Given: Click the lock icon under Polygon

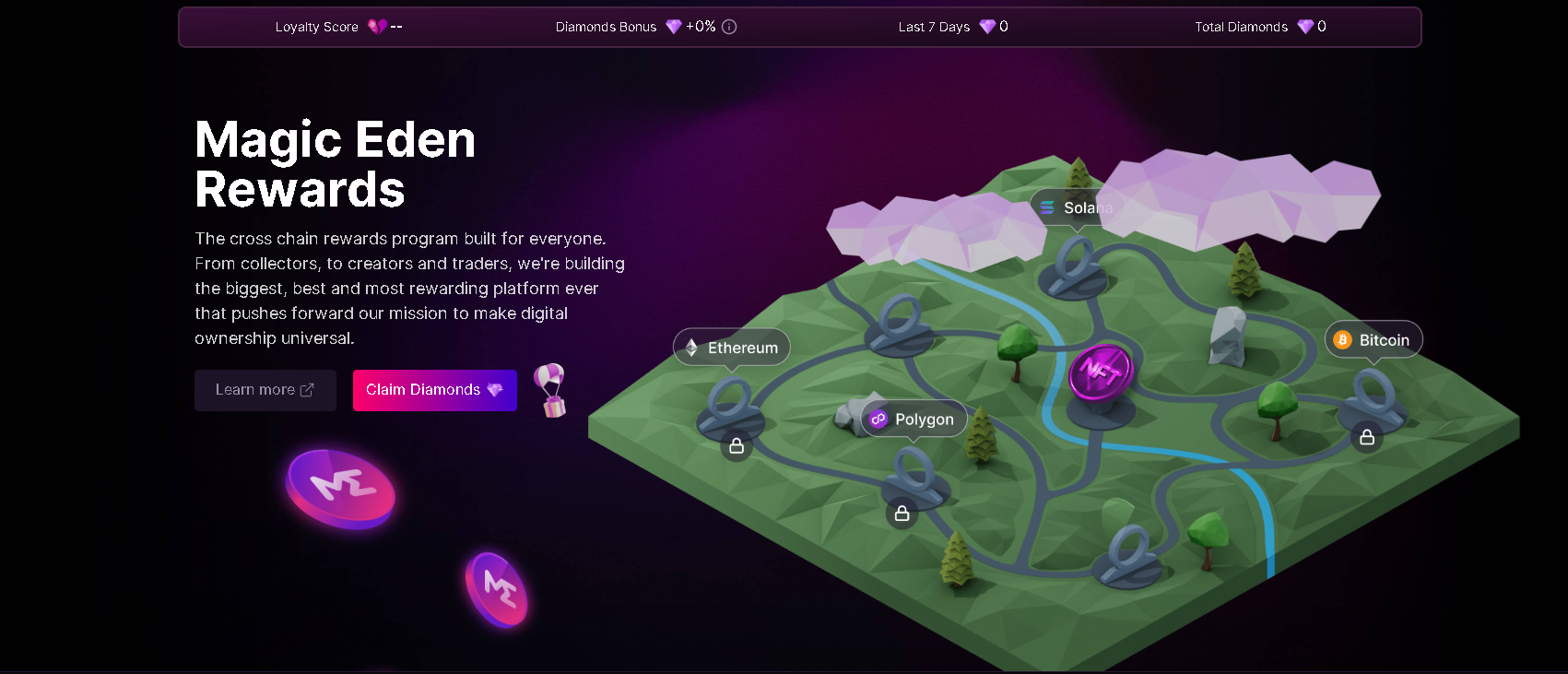Looking at the screenshot, I should point(902,514).
